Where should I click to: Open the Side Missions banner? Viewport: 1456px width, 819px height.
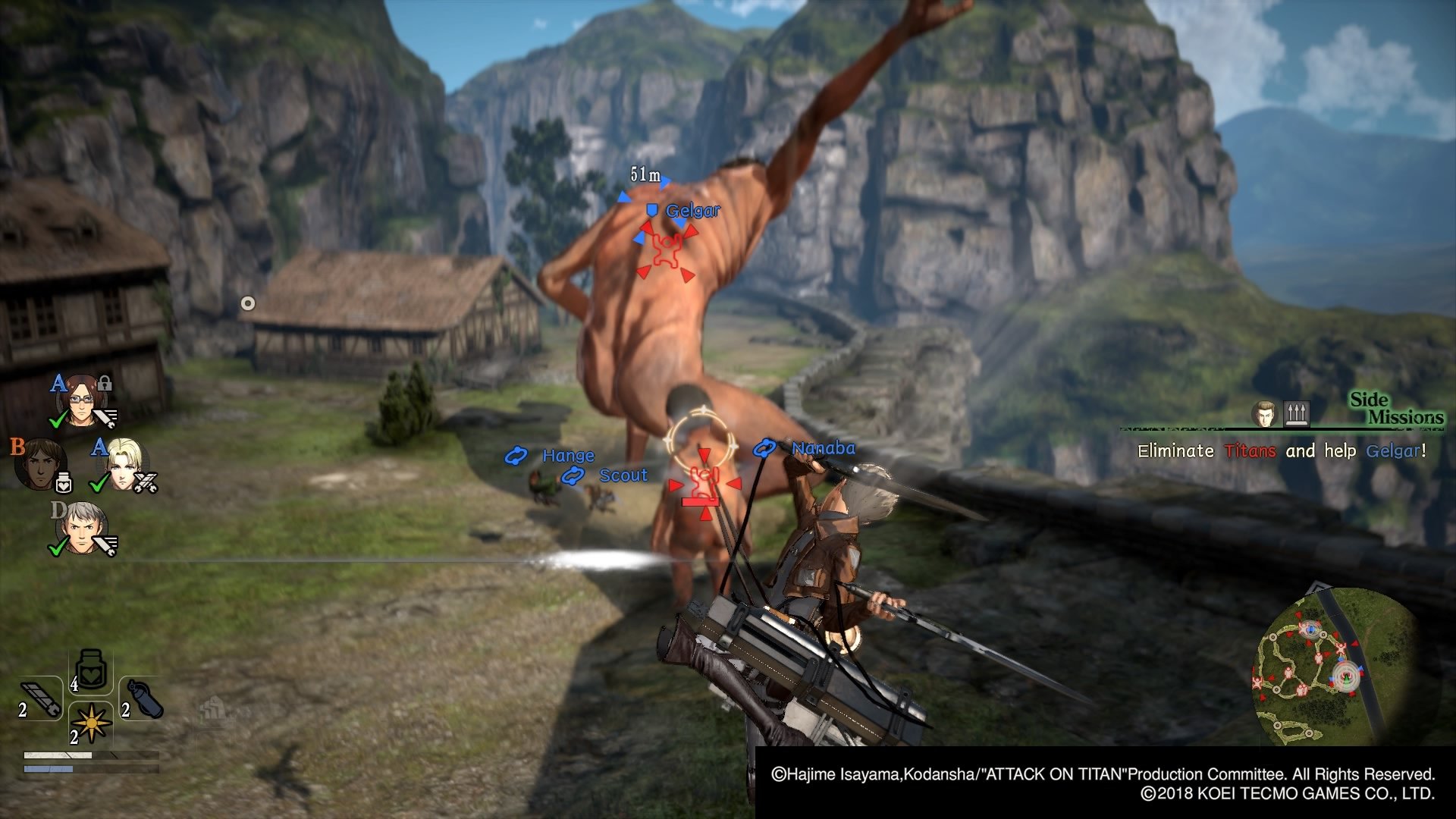1396,408
